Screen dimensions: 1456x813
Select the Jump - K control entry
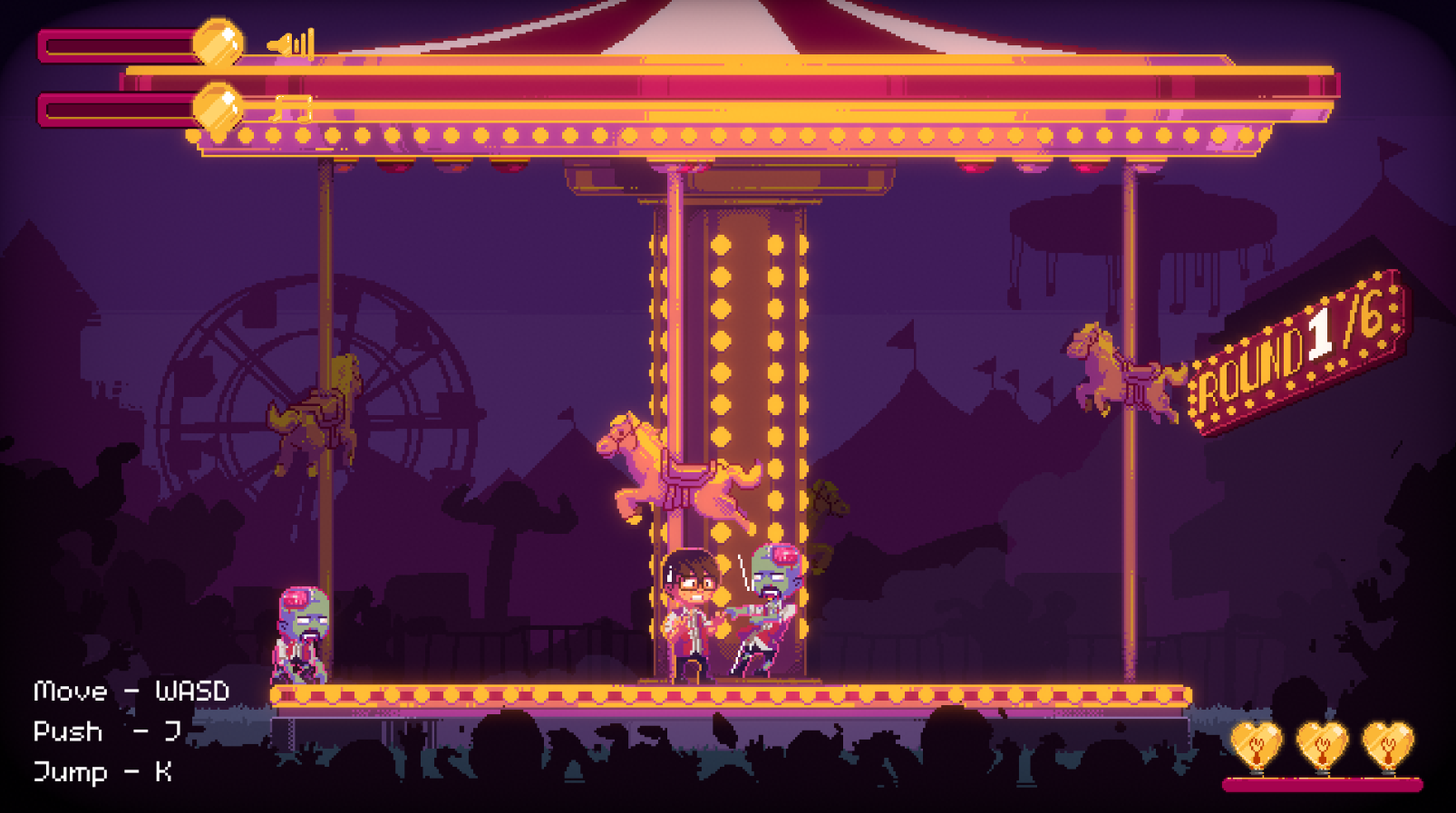[x=104, y=773]
